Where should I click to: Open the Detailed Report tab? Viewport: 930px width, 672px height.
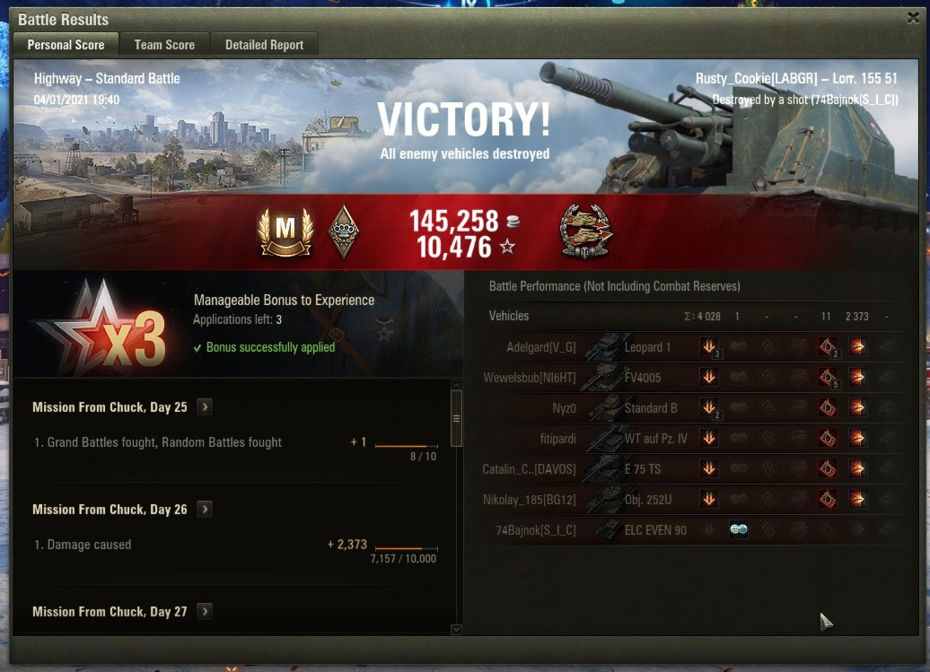point(264,45)
